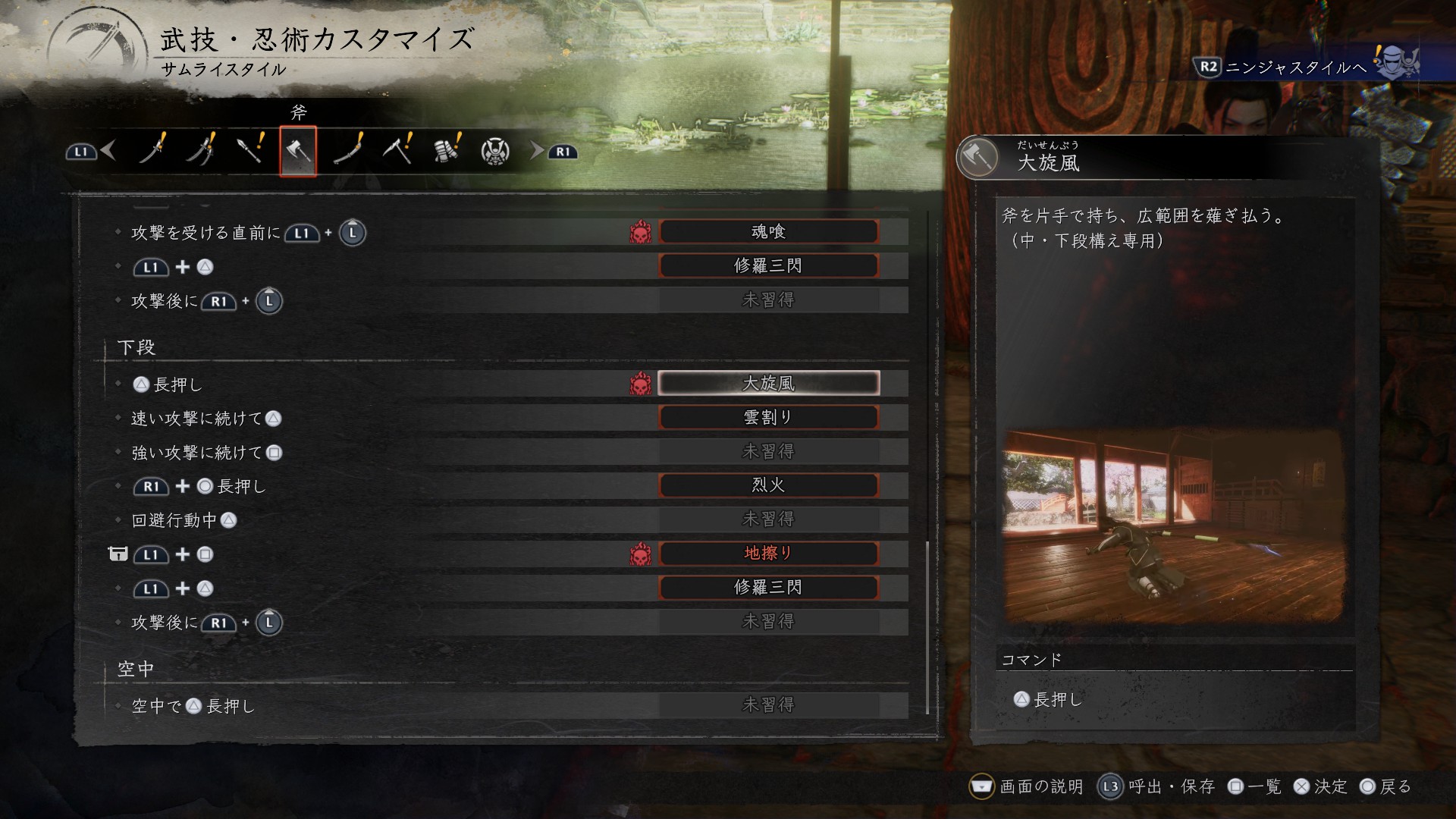Choose the kusarigama sickle weapon tab
This screenshot has width=1456, height=819.
click(397, 150)
